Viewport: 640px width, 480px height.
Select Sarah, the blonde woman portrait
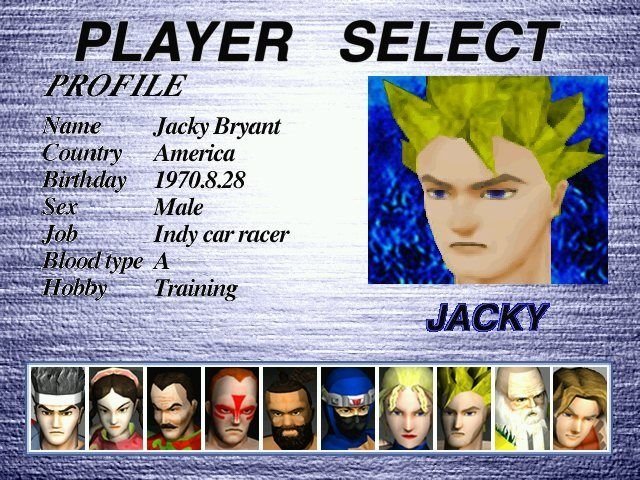click(406, 408)
